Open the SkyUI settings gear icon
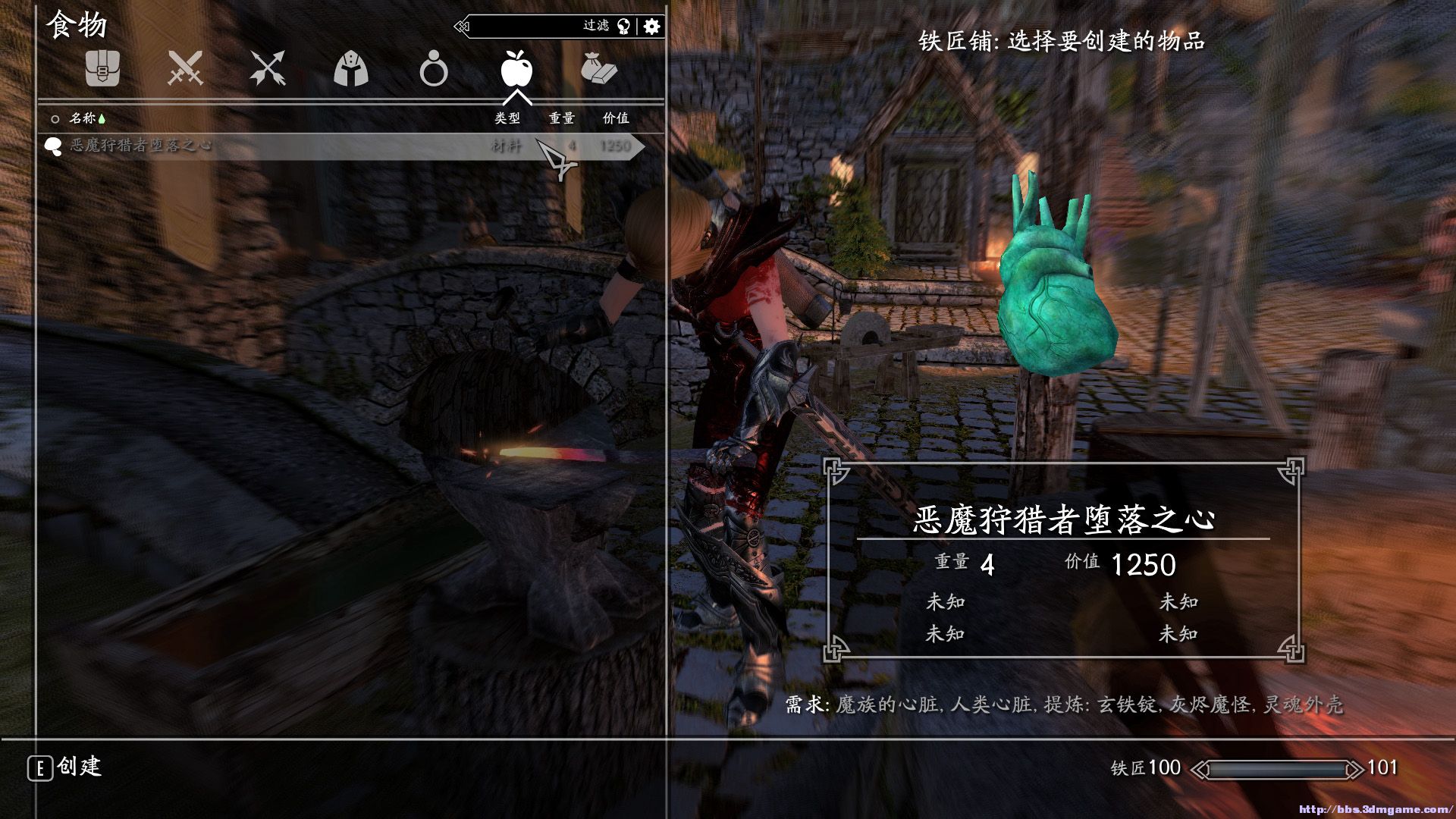Image resolution: width=1456 pixels, height=819 pixels. click(651, 25)
